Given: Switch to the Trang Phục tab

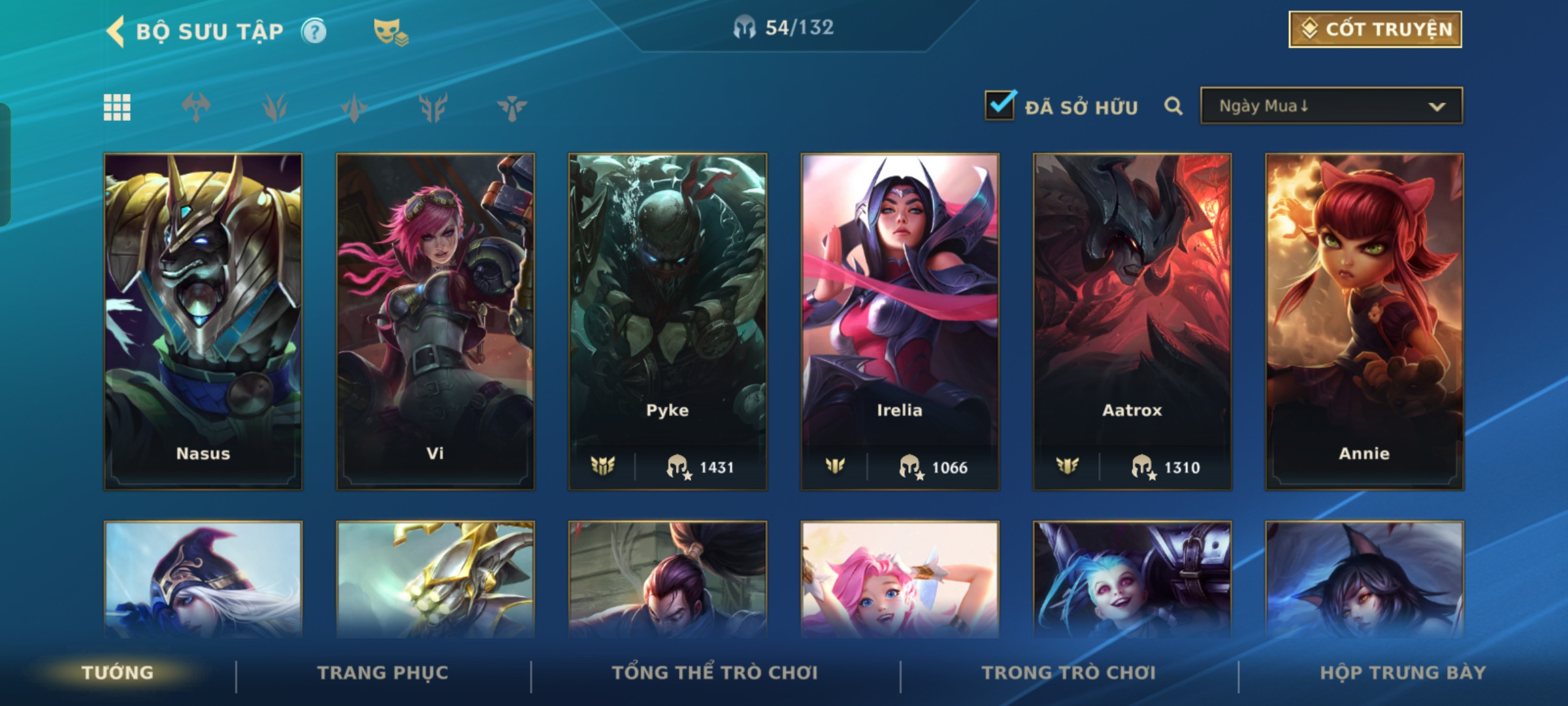Looking at the screenshot, I should (383, 673).
